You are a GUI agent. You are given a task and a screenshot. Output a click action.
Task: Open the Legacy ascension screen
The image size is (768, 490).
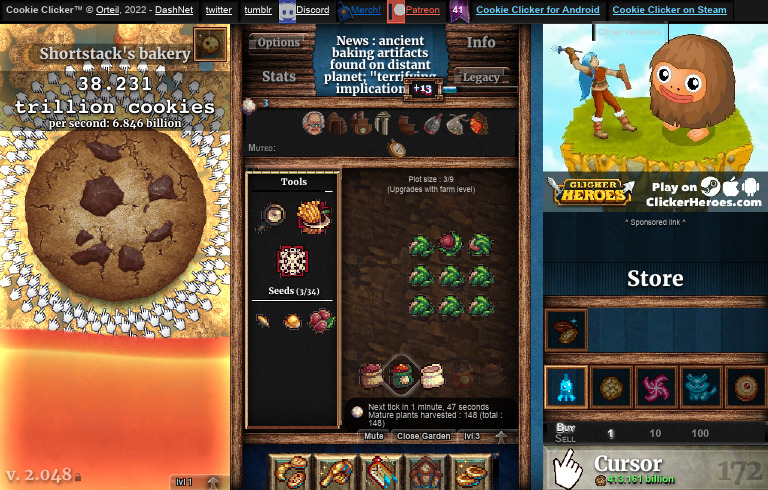[x=481, y=77]
